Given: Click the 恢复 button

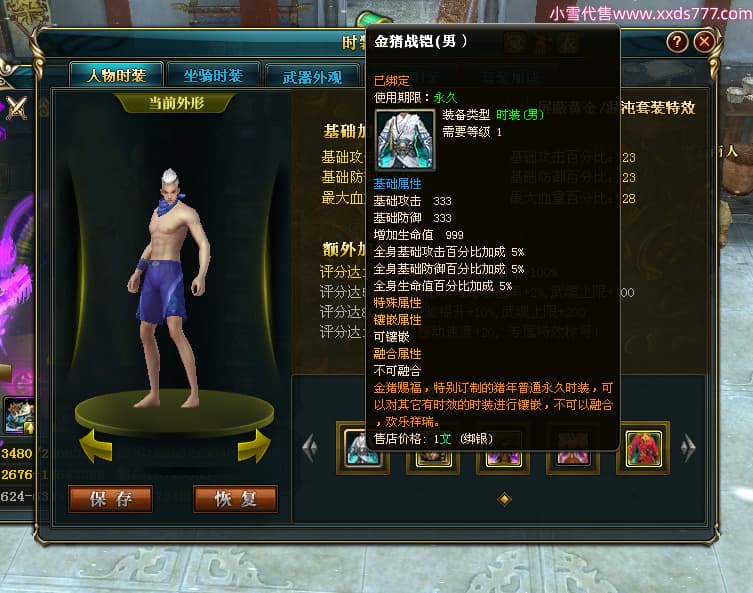Looking at the screenshot, I should [x=235, y=499].
